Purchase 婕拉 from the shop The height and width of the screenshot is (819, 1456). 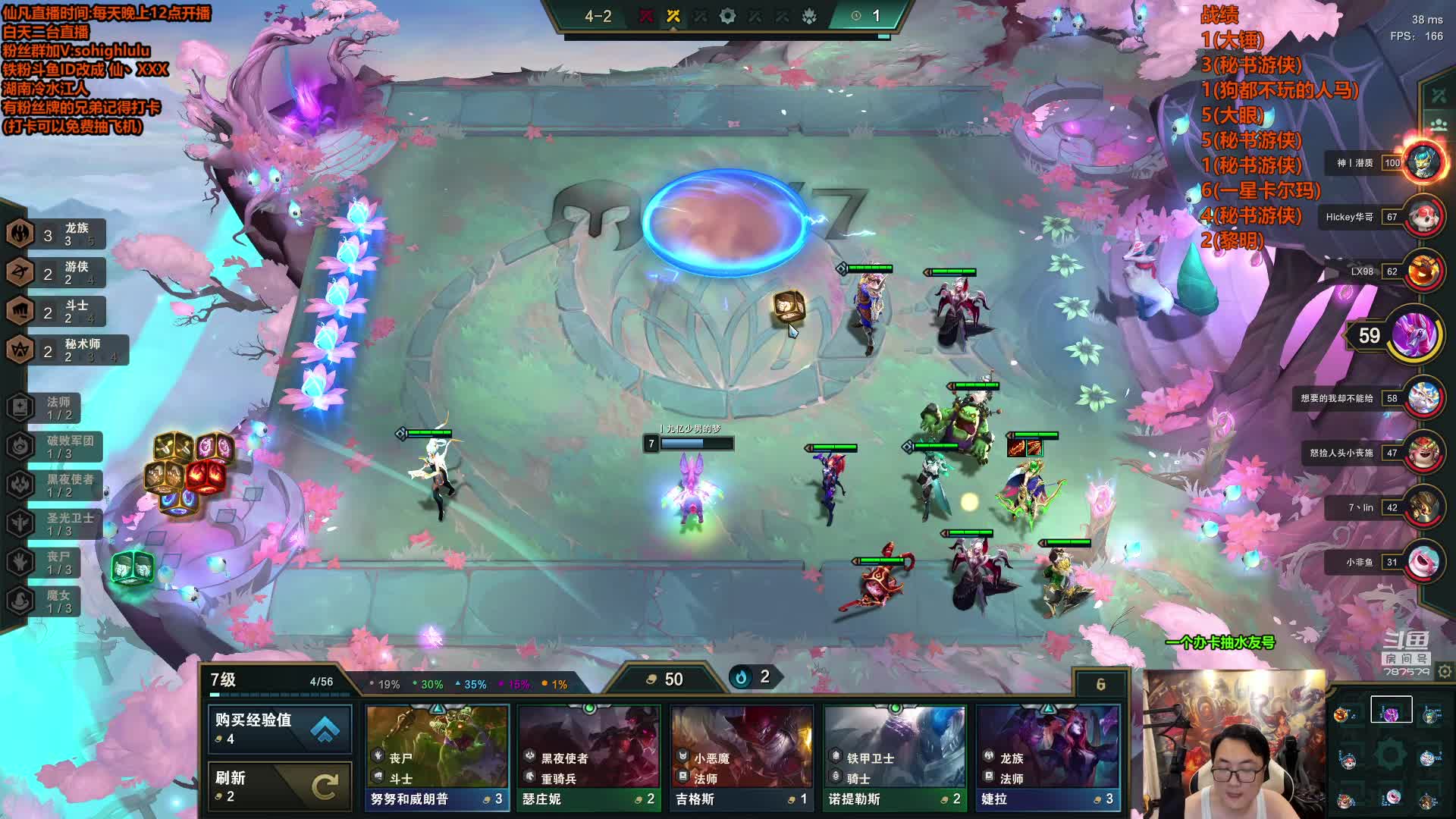pos(1047,758)
